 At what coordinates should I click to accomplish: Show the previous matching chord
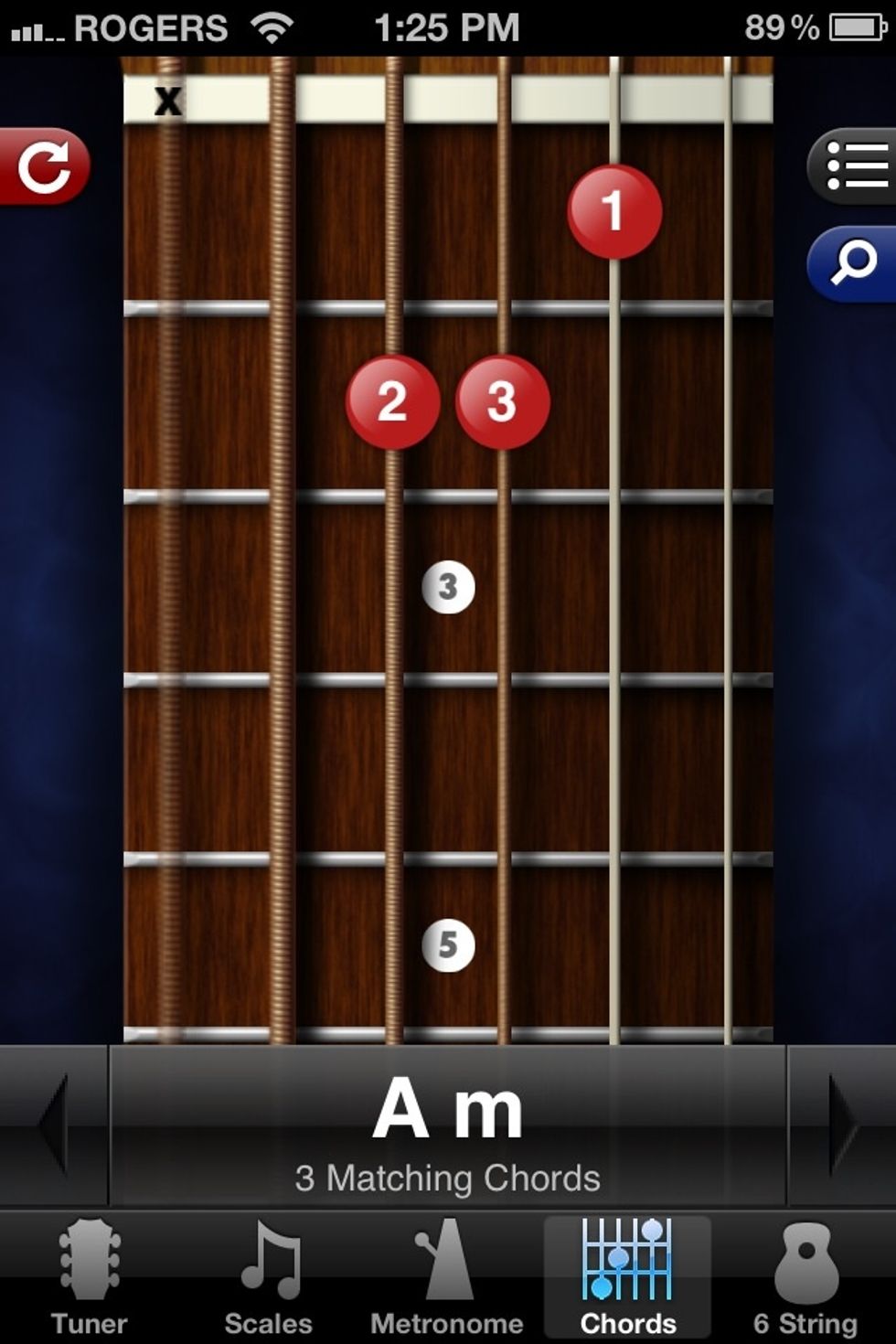[53, 1125]
